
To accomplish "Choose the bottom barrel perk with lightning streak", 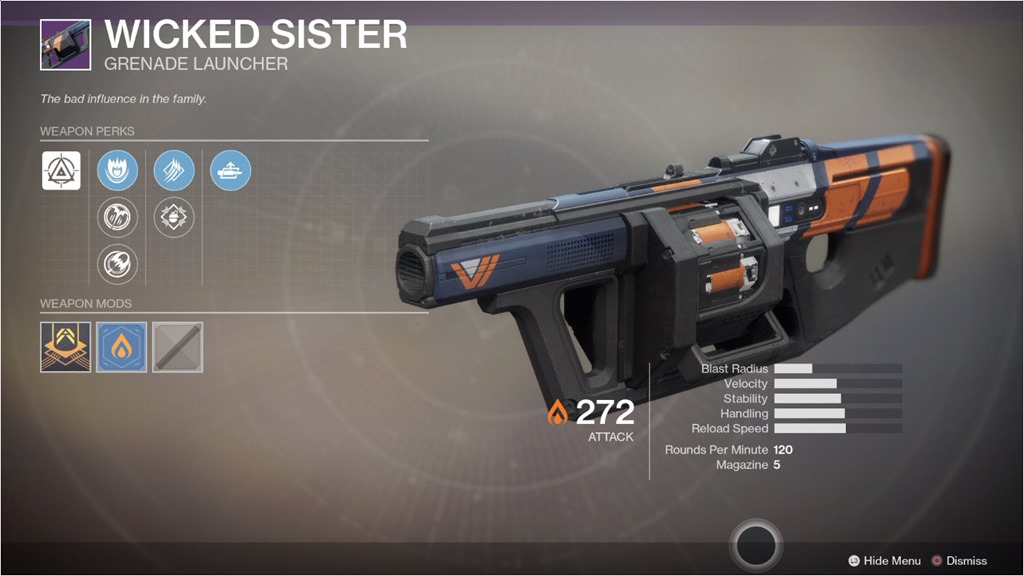I will (x=118, y=265).
